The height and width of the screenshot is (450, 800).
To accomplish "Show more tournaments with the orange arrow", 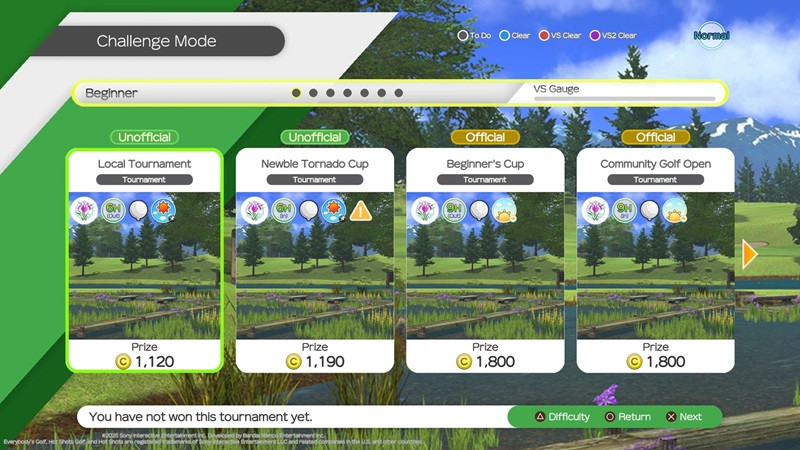I will (750, 254).
